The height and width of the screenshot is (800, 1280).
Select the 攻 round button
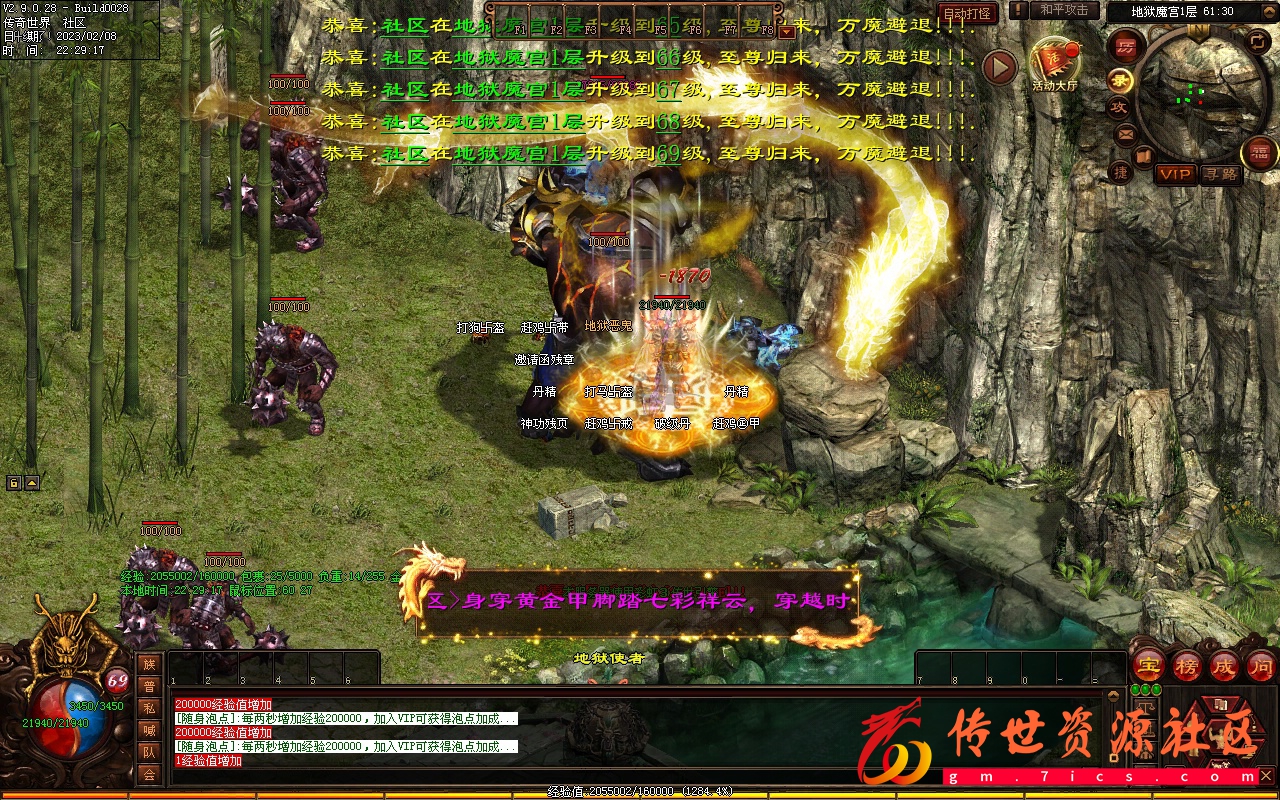1119,107
